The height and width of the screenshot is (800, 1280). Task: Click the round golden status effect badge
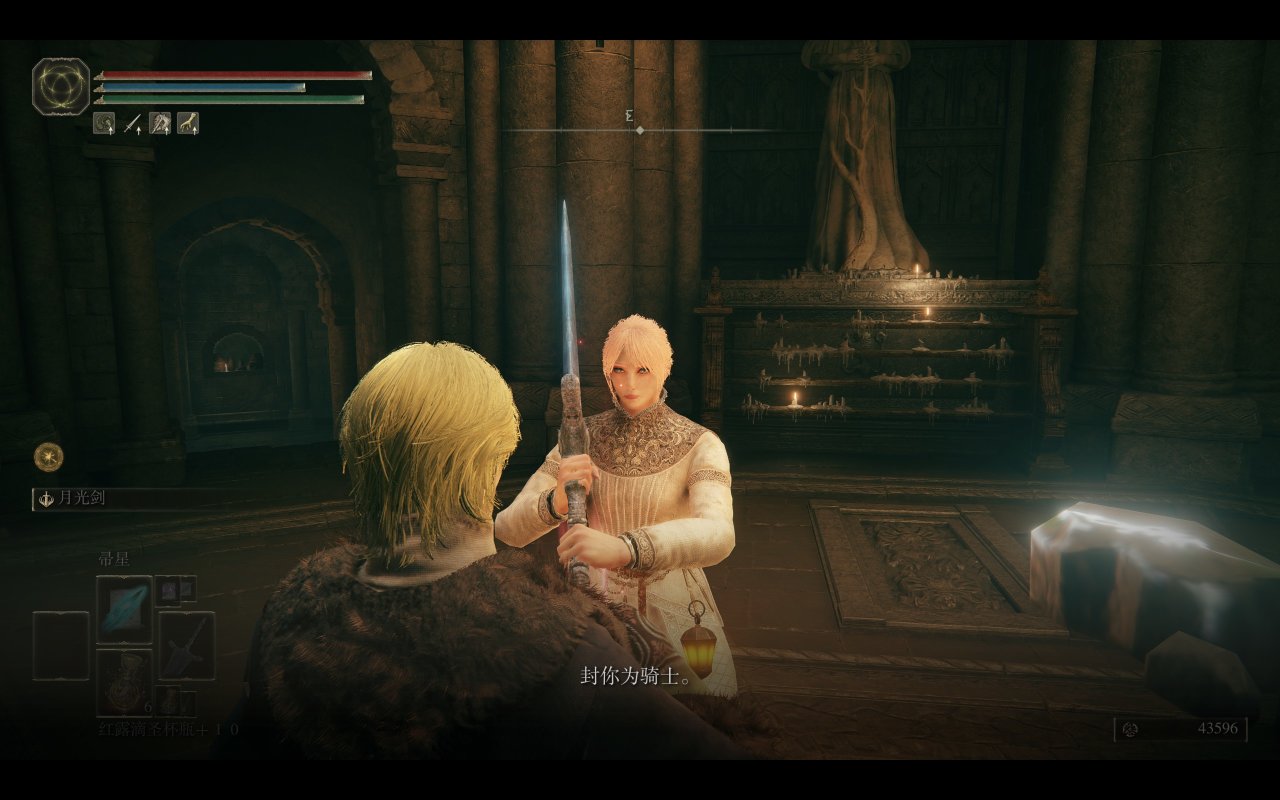click(x=48, y=457)
